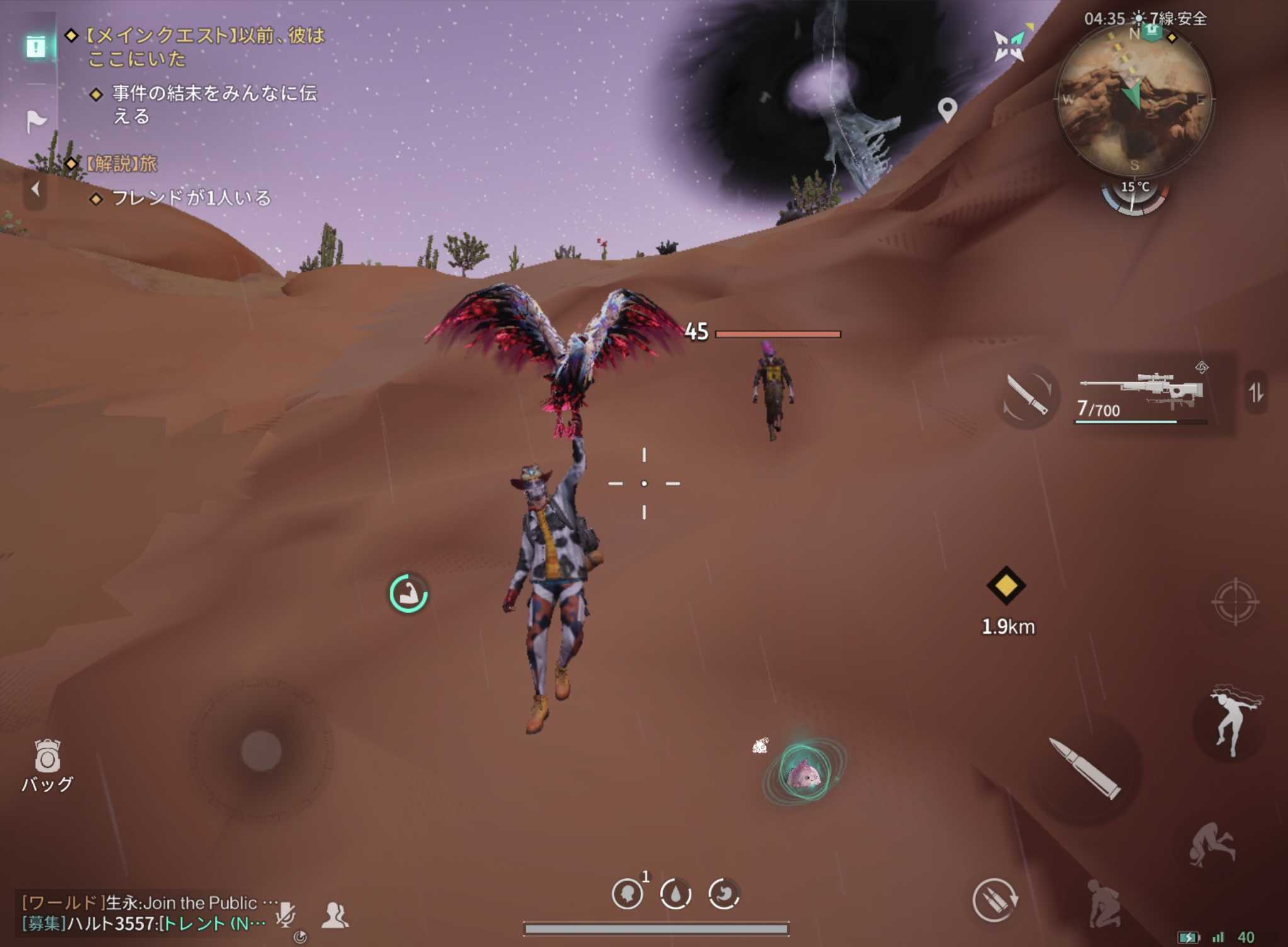Tap the jump figure button
The image size is (1288, 947).
(1232, 720)
